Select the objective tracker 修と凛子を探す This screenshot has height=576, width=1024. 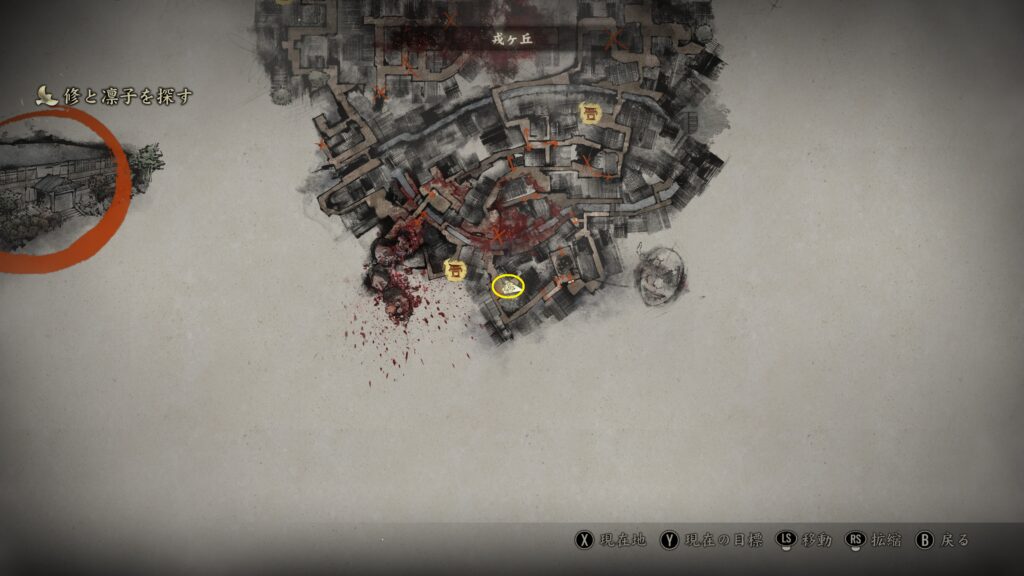tap(114, 96)
